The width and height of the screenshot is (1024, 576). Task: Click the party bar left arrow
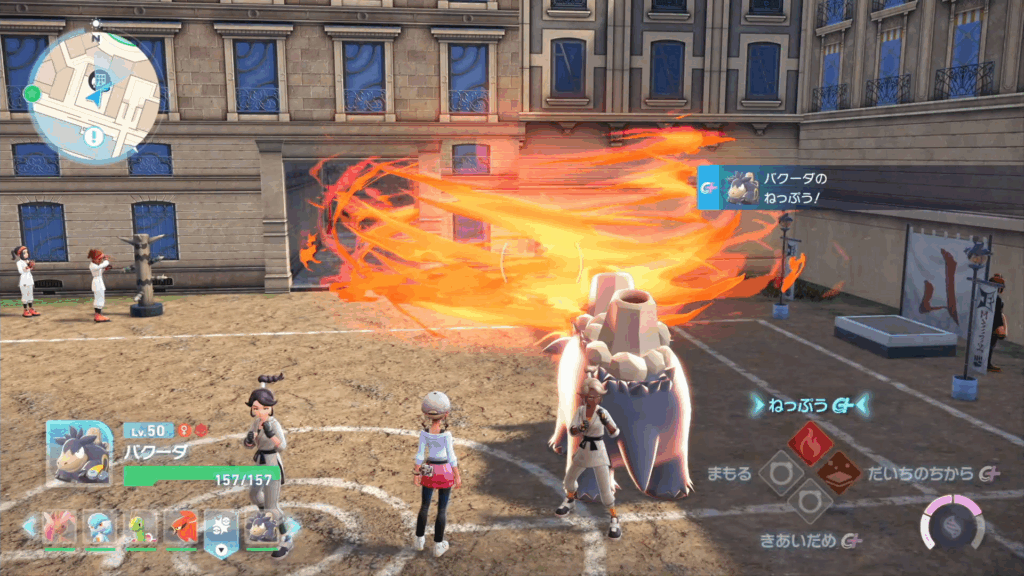point(31,526)
